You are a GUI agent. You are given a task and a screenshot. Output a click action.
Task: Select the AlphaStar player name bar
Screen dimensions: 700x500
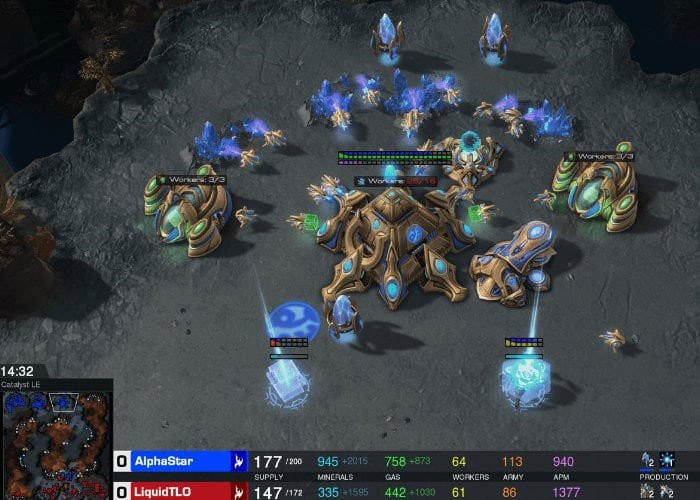[x=180, y=461]
